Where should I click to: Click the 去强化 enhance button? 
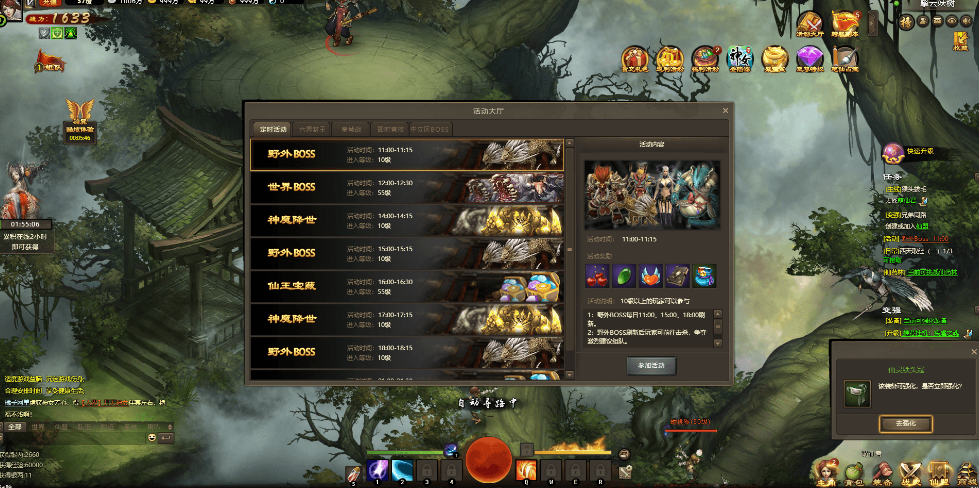click(905, 424)
